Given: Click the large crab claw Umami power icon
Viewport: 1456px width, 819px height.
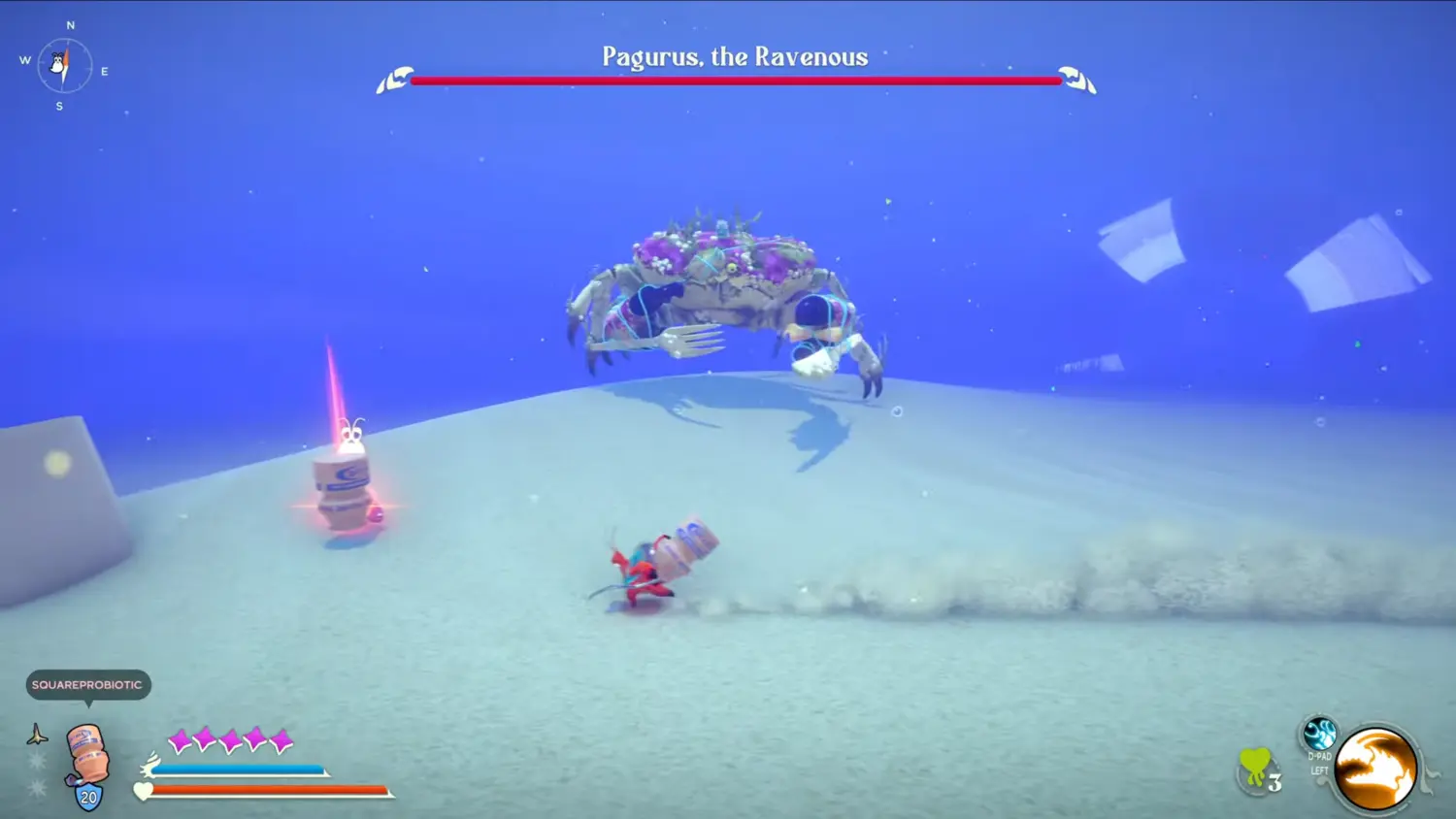Looking at the screenshot, I should [x=1375, y=769].
